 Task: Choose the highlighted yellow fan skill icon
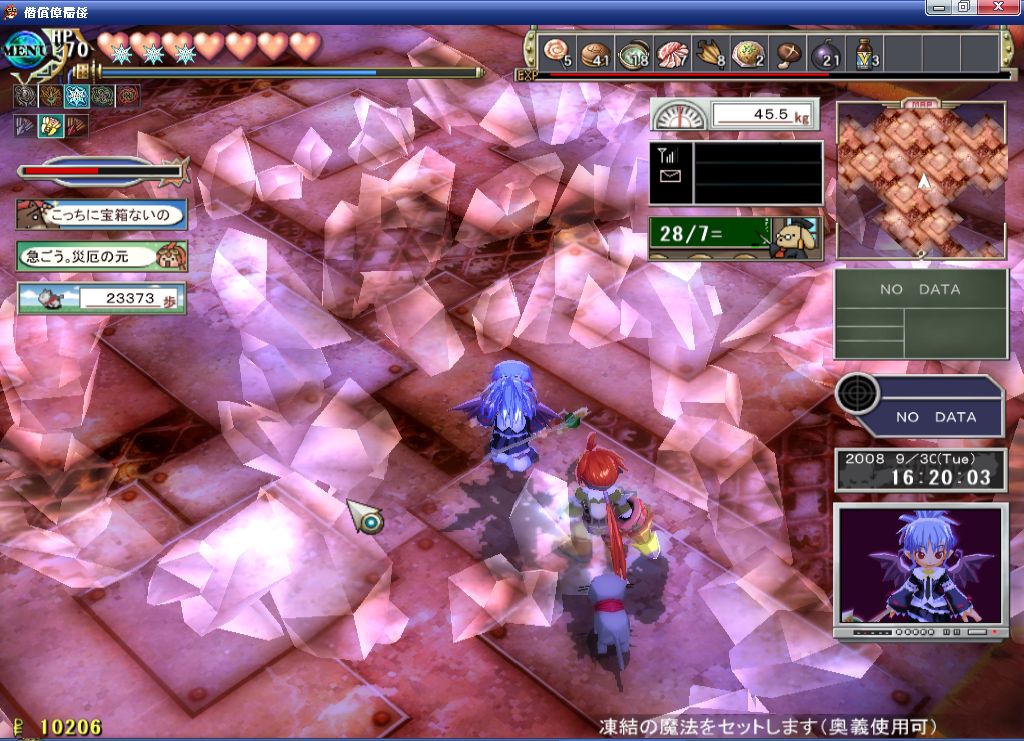point(49,126)
